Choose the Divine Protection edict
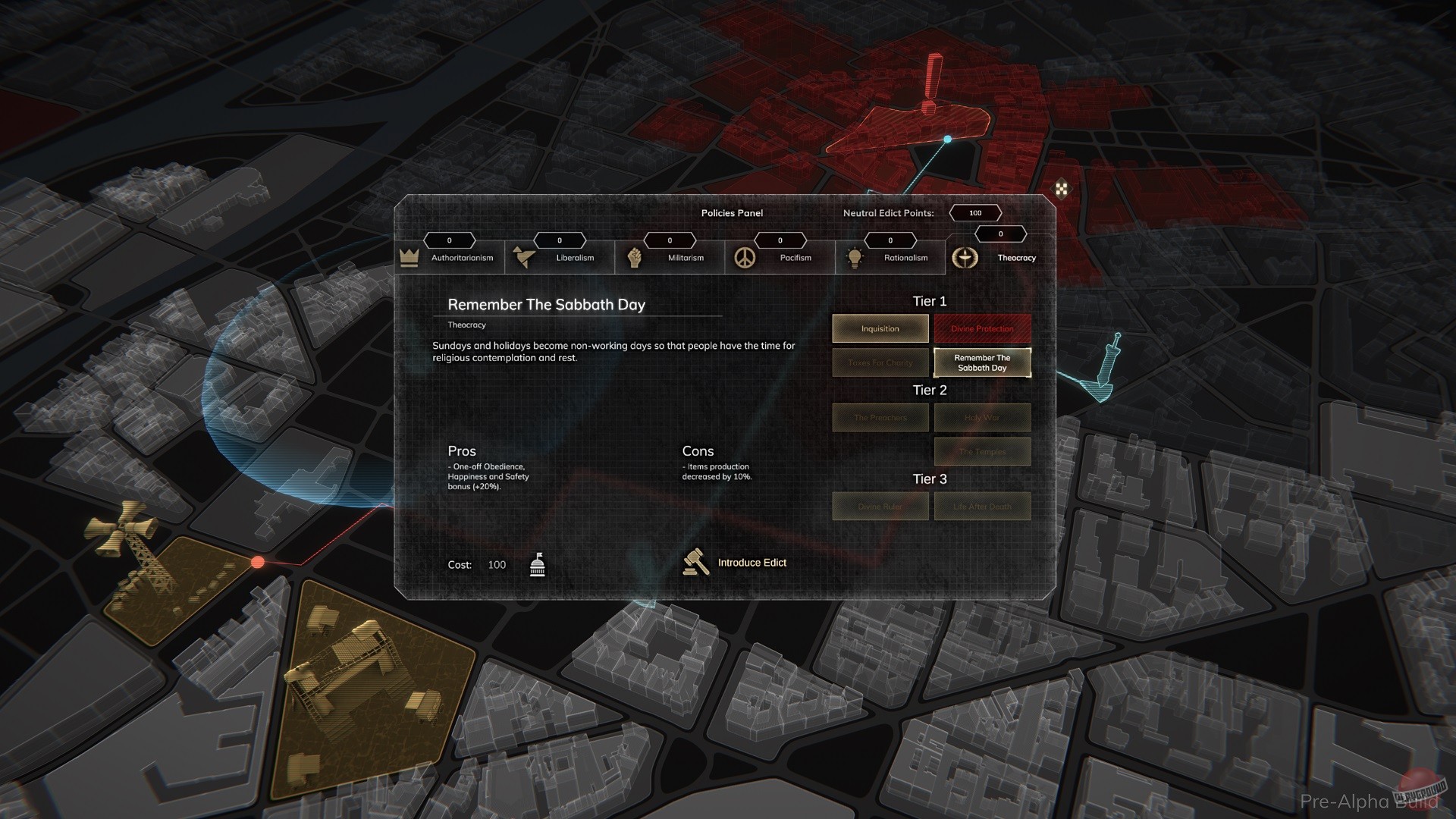The height and width of the screenshot is (819, 1456). pos(982,328)
